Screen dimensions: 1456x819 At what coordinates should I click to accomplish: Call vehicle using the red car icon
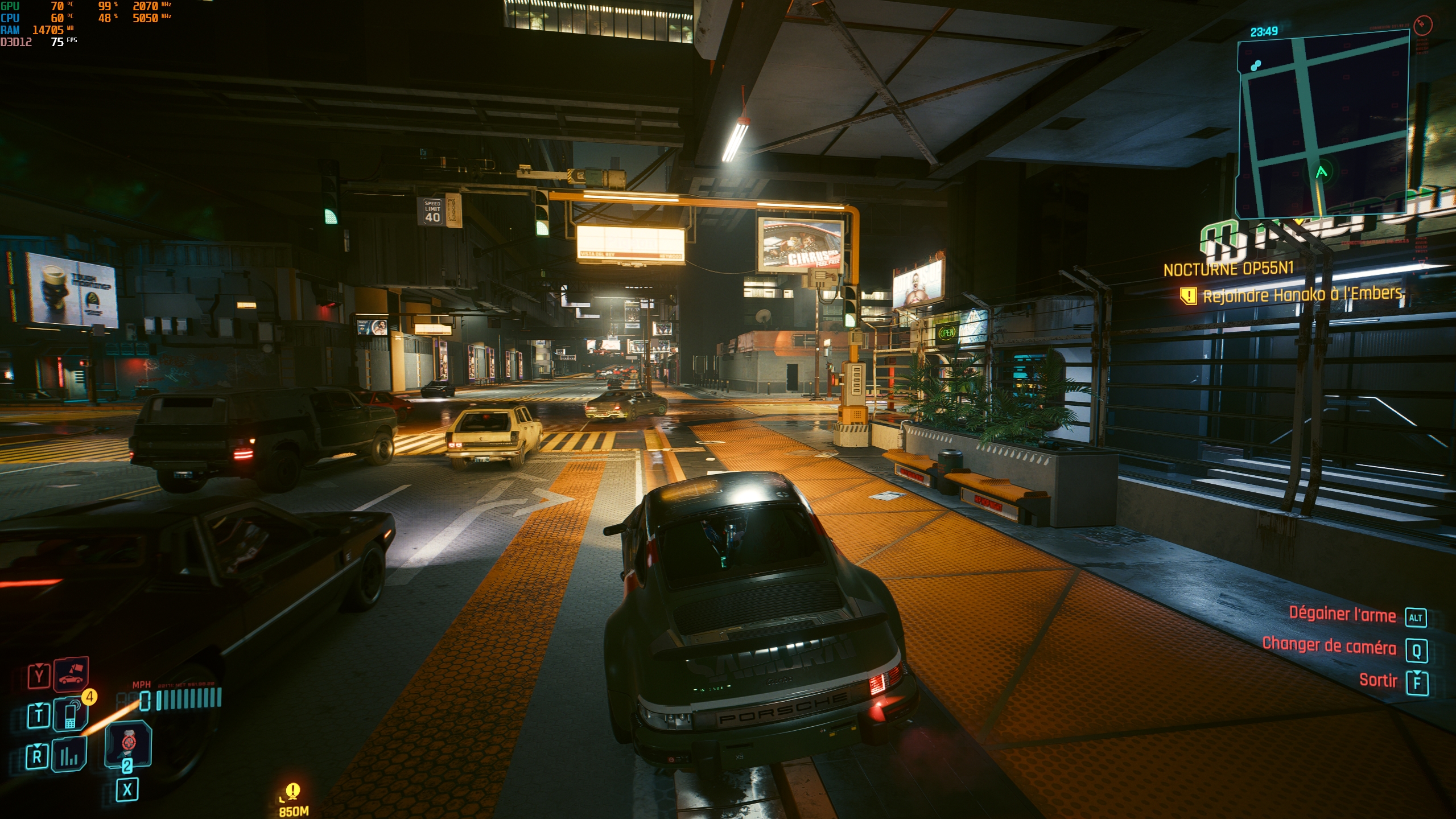(71, 675)
